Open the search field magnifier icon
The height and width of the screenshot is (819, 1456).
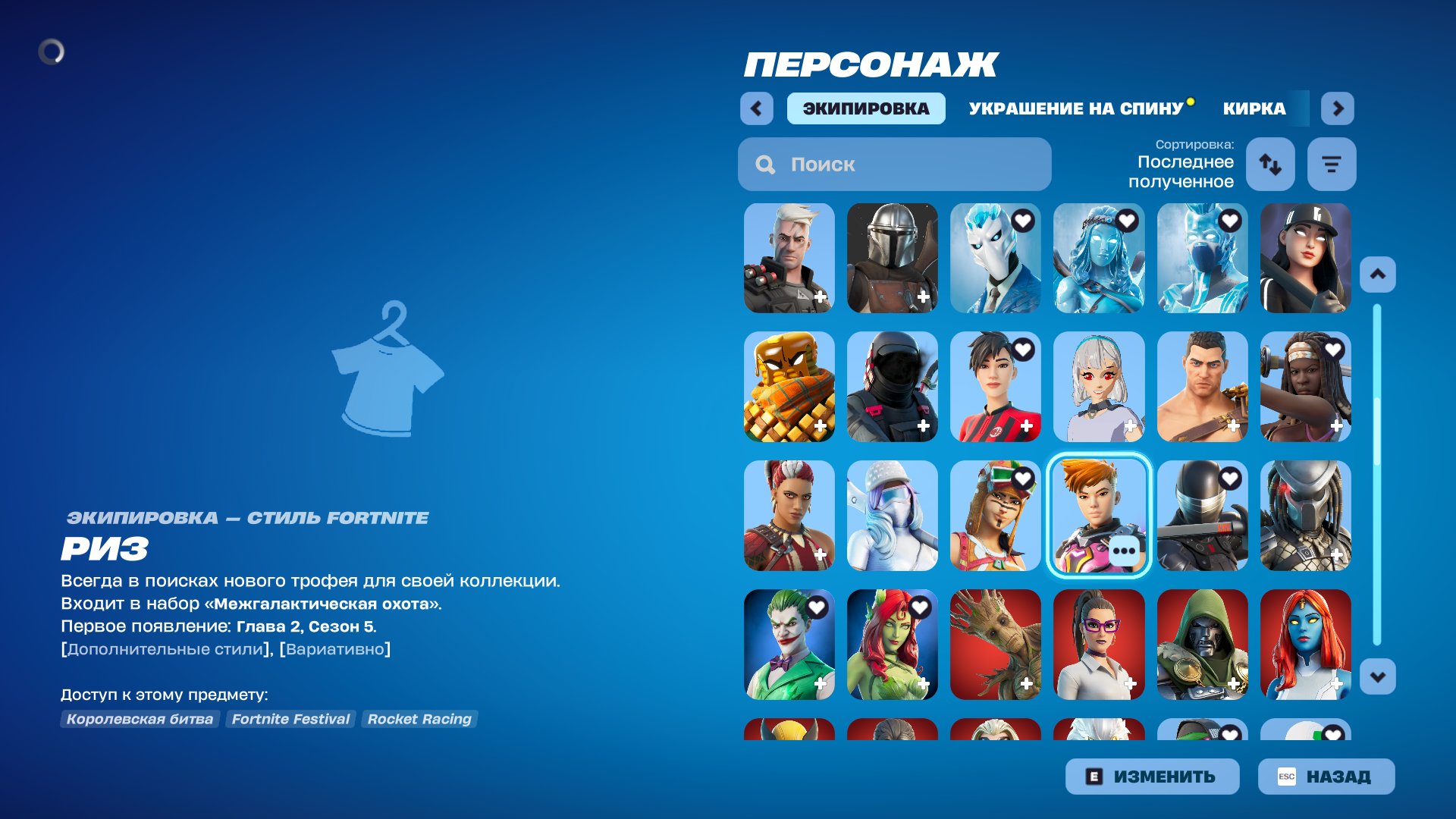tap(765, 164)
